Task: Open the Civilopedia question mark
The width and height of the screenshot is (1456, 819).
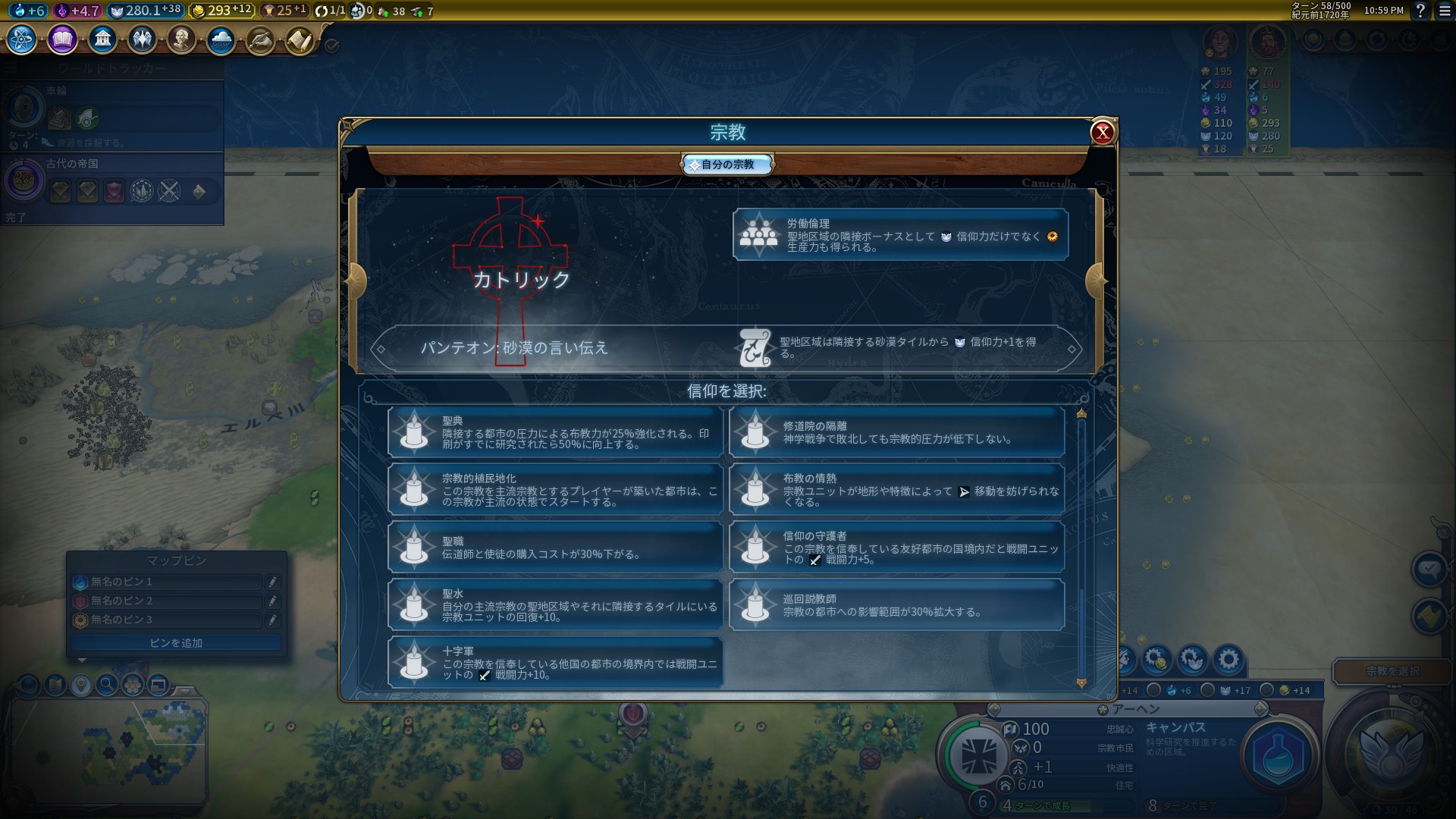Action: [1420, 11]
